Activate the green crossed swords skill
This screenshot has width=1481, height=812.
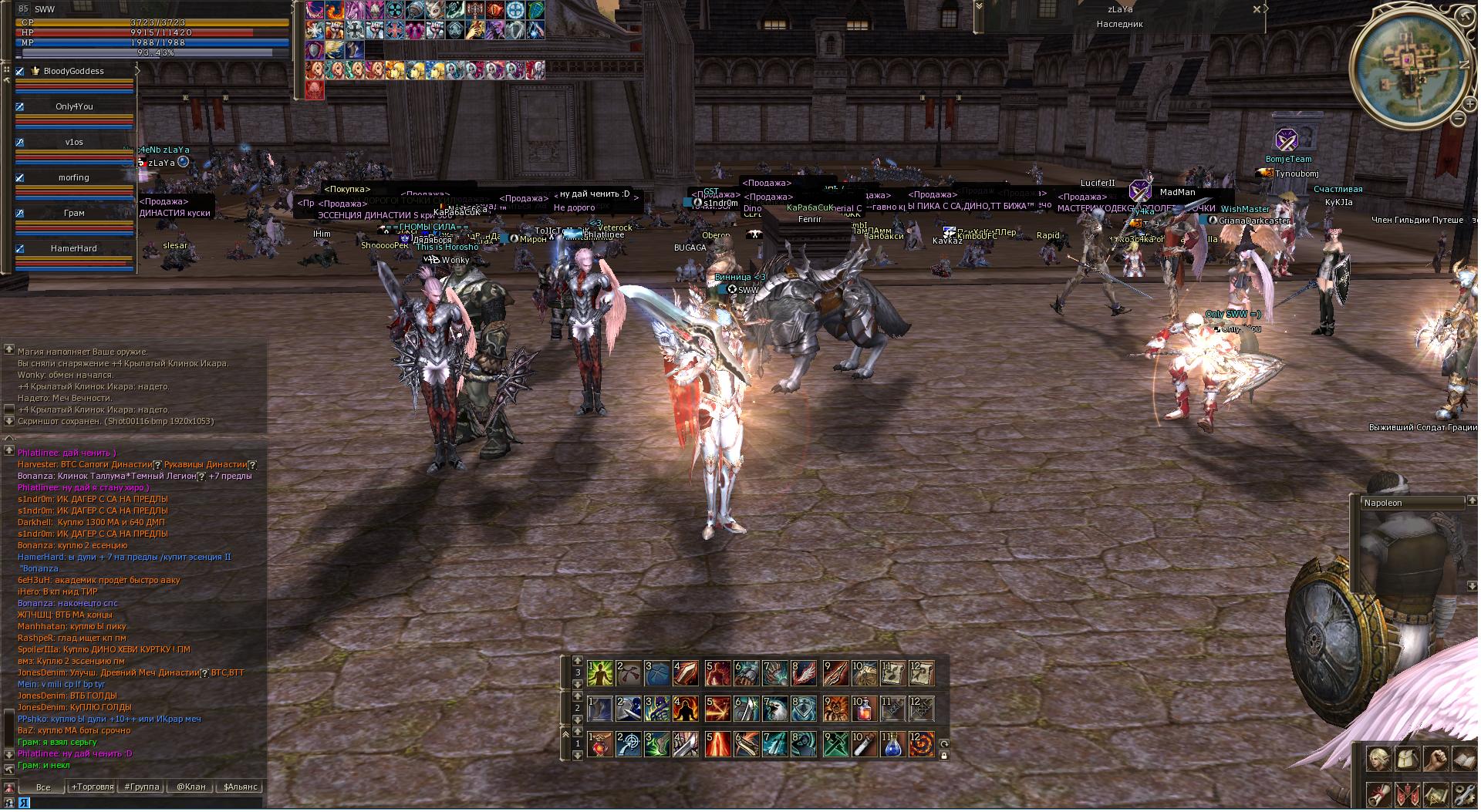835,745
